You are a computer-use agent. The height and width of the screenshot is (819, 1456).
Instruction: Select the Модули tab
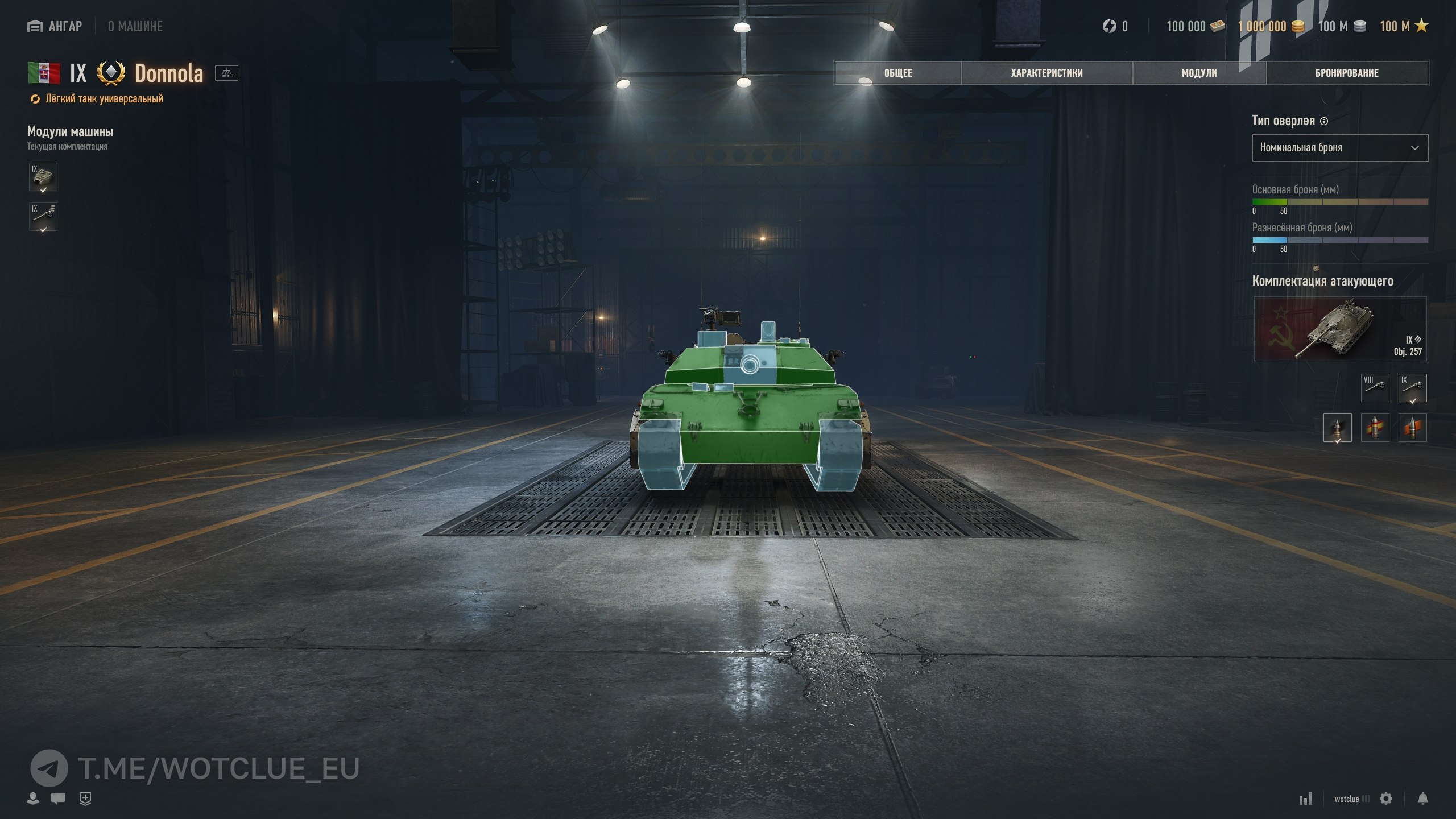[x=1199, y=73]
